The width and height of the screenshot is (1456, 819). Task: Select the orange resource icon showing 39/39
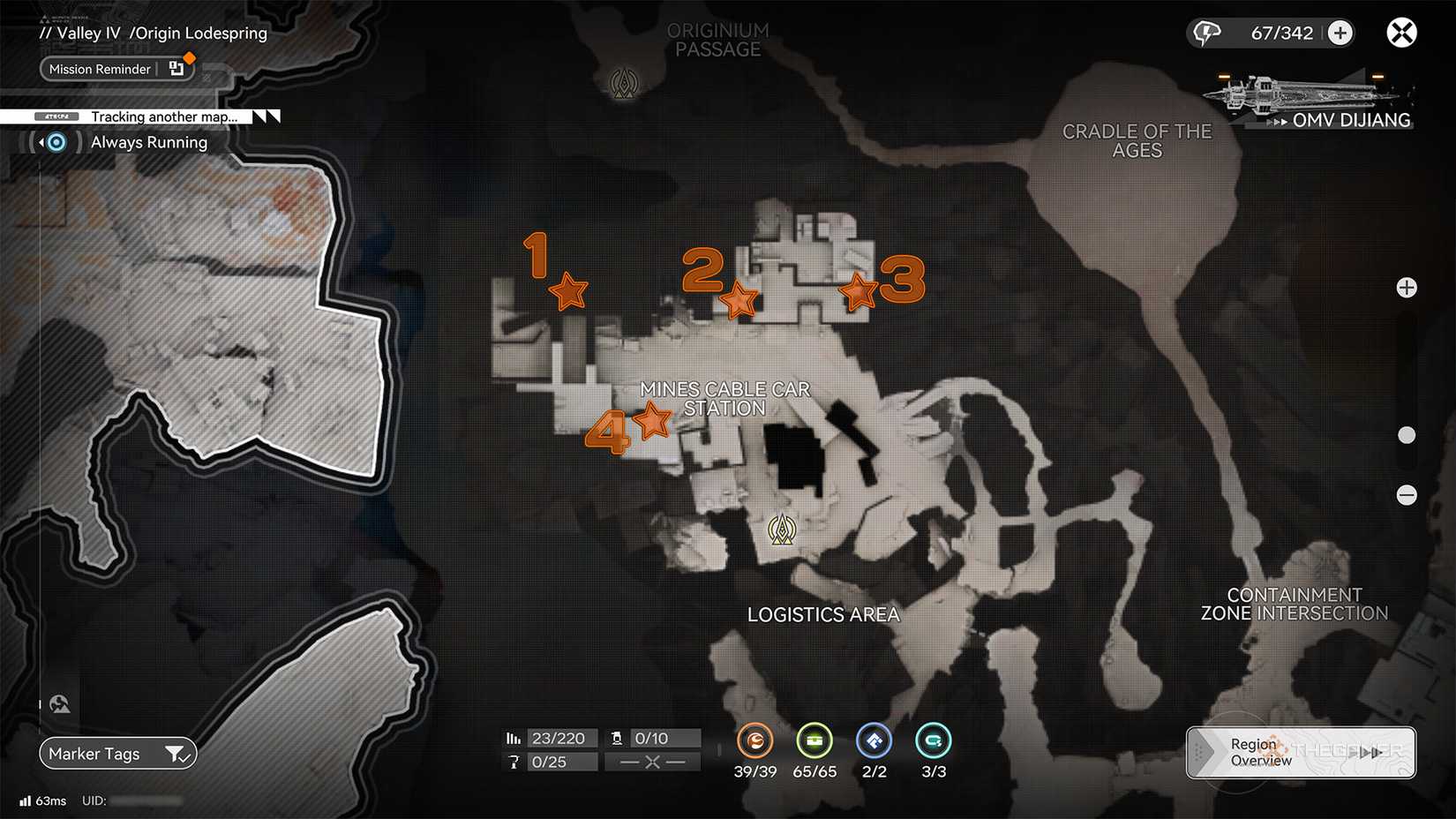pos(755,742)
